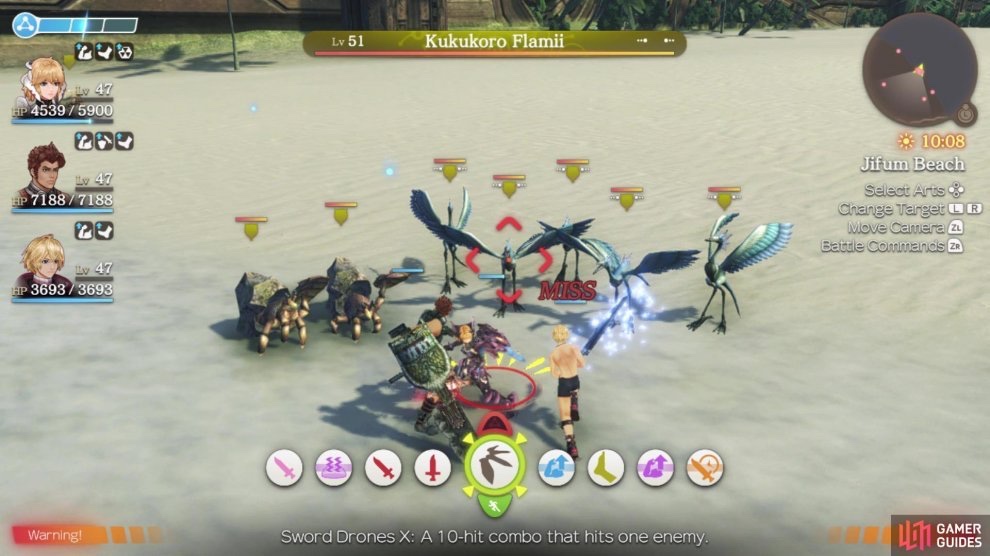The image size is (990, 556).
Task: Click the Kukukoro Flamii target name bar
Action: (495, 42)
